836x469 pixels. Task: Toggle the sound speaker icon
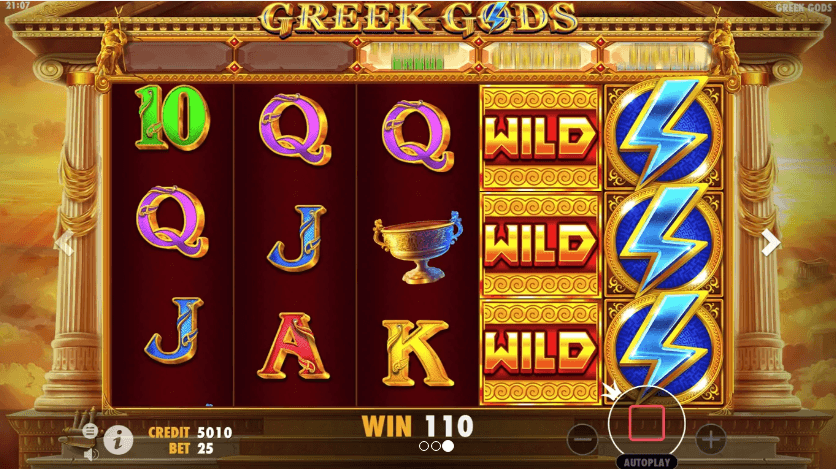[90, 453]
